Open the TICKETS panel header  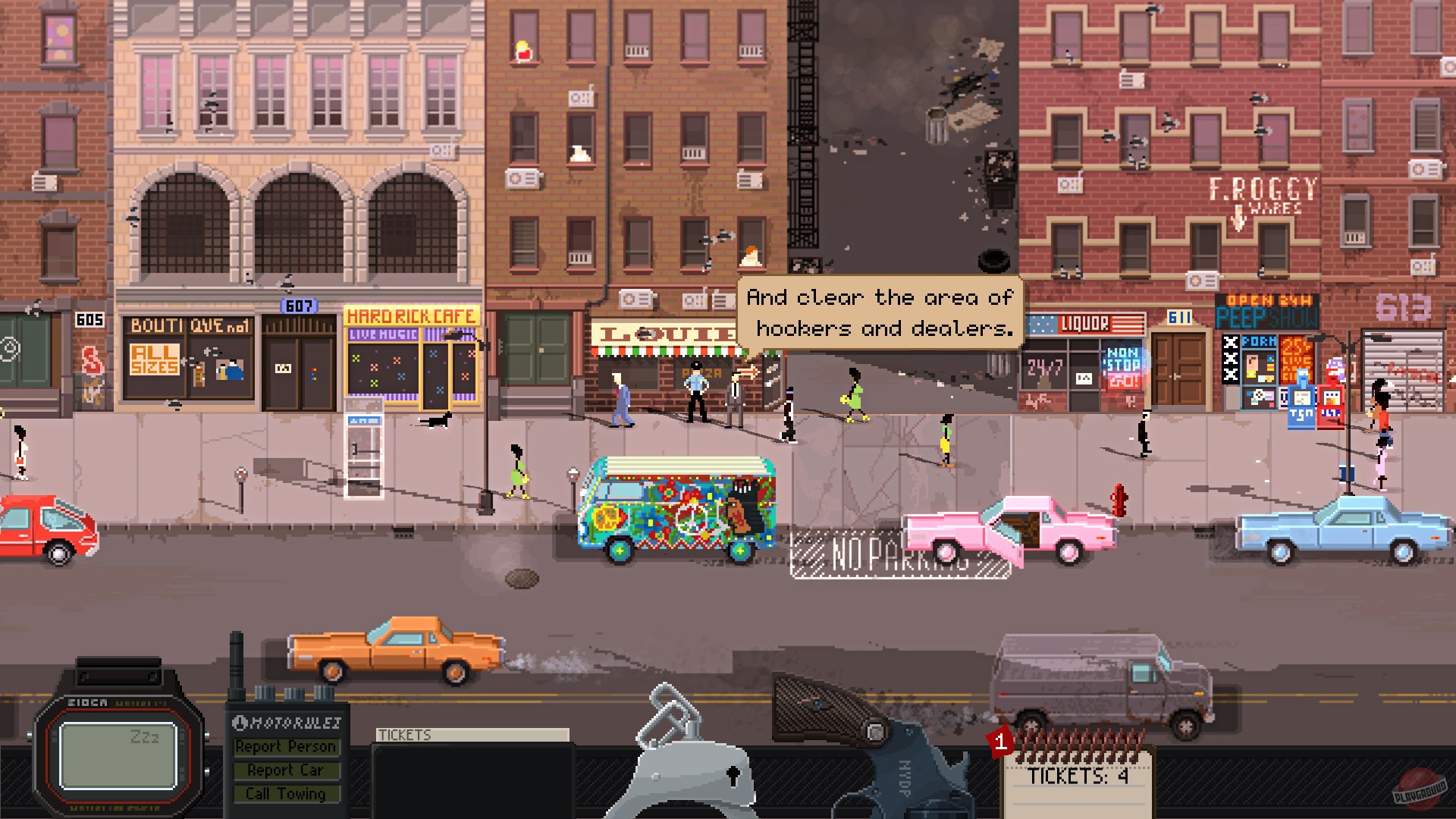tap(470, 736)
